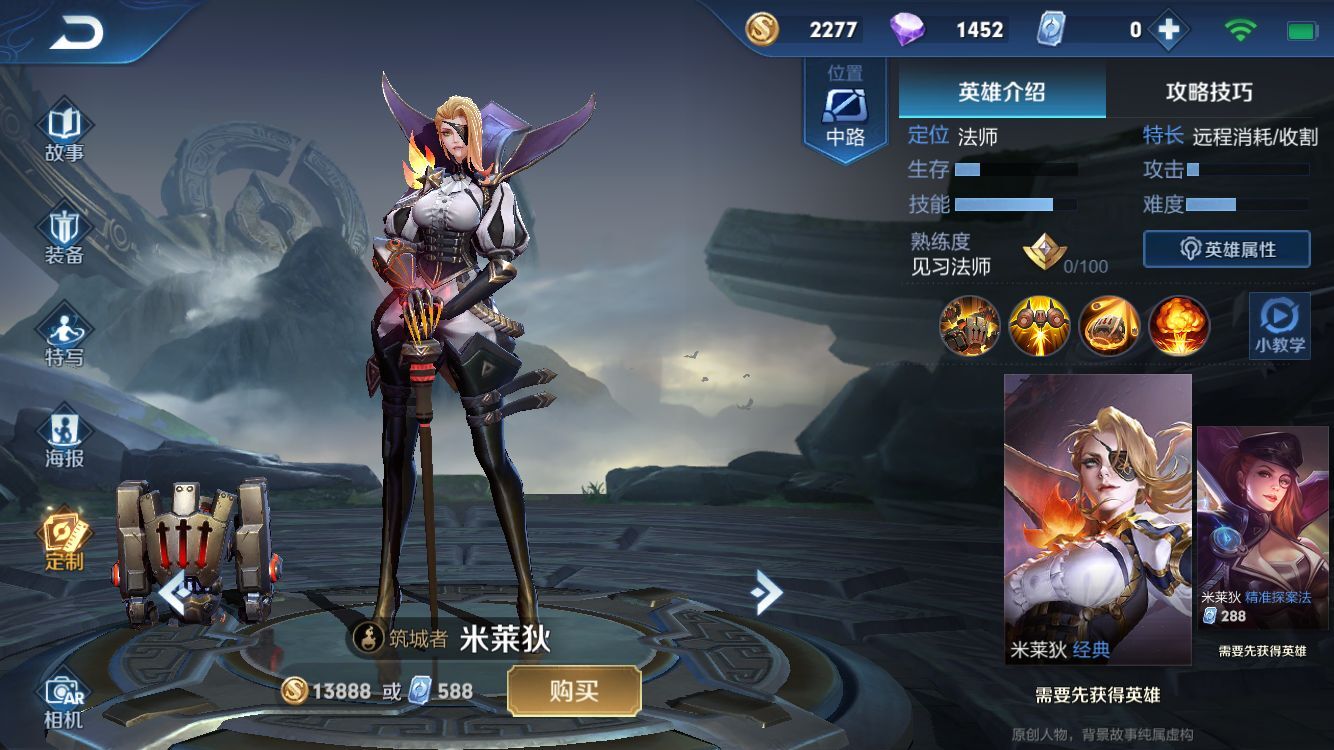Viewport: 1334px width, 750px height.
Task: Add more vouchers with the plus button
Action: 1167,30
